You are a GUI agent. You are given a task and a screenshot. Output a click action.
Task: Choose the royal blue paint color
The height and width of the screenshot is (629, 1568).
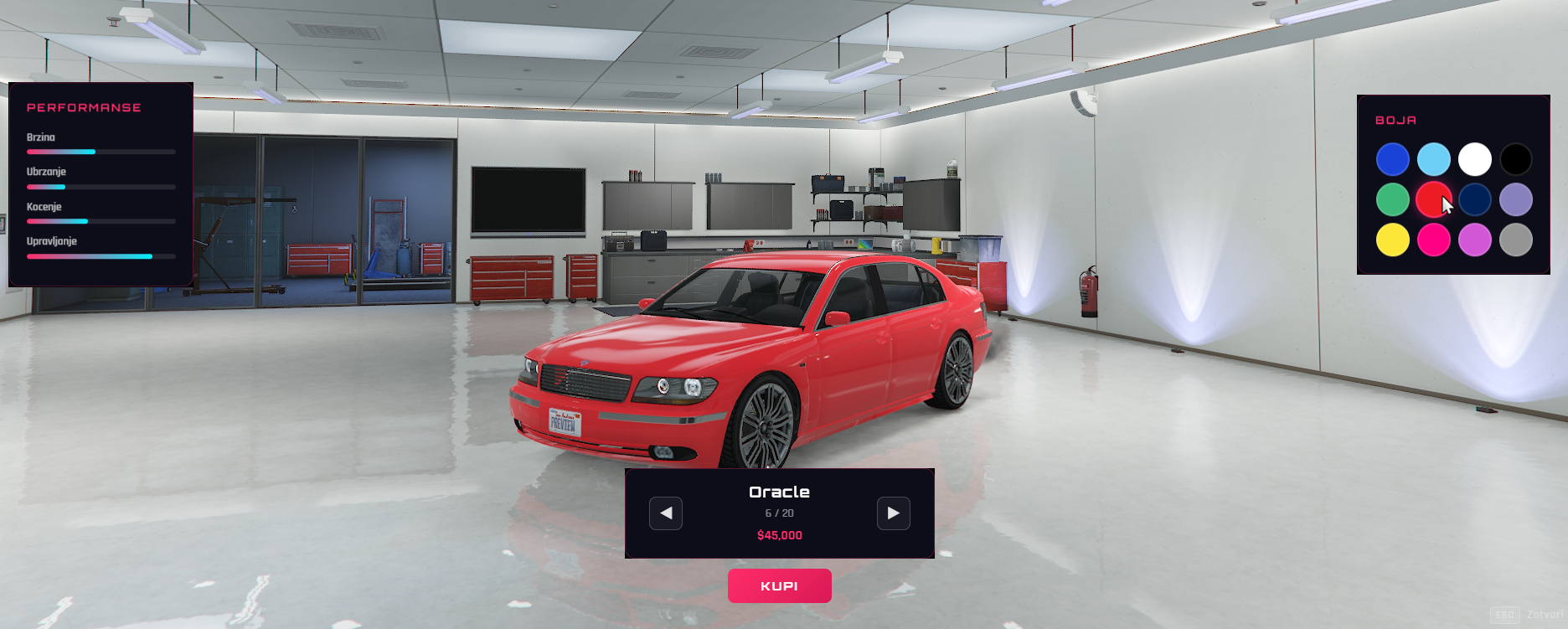coord(1392,159)
